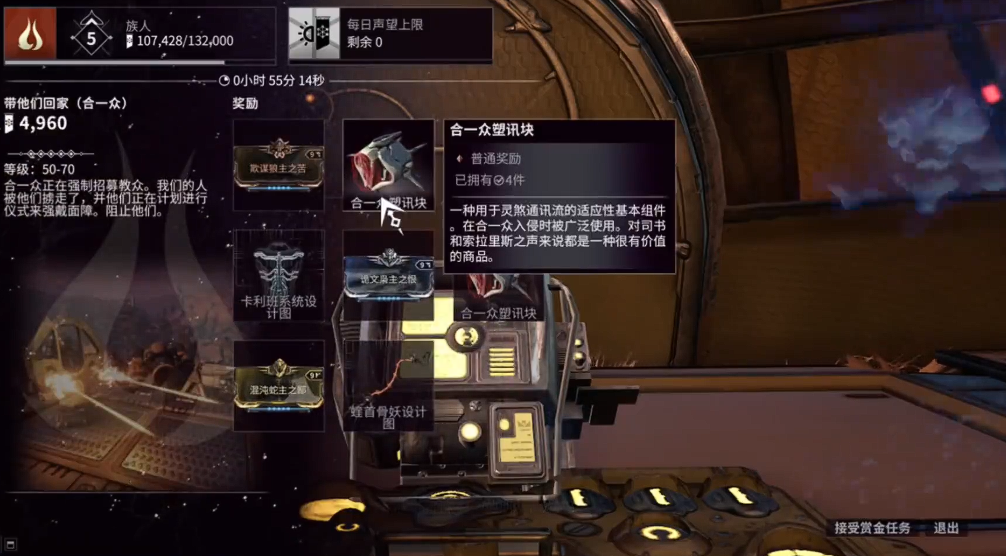Open the 蝰首骨妖设计图 reward tile
Viewport: 1006px width, 556px height.
click(x=388, y=386)
